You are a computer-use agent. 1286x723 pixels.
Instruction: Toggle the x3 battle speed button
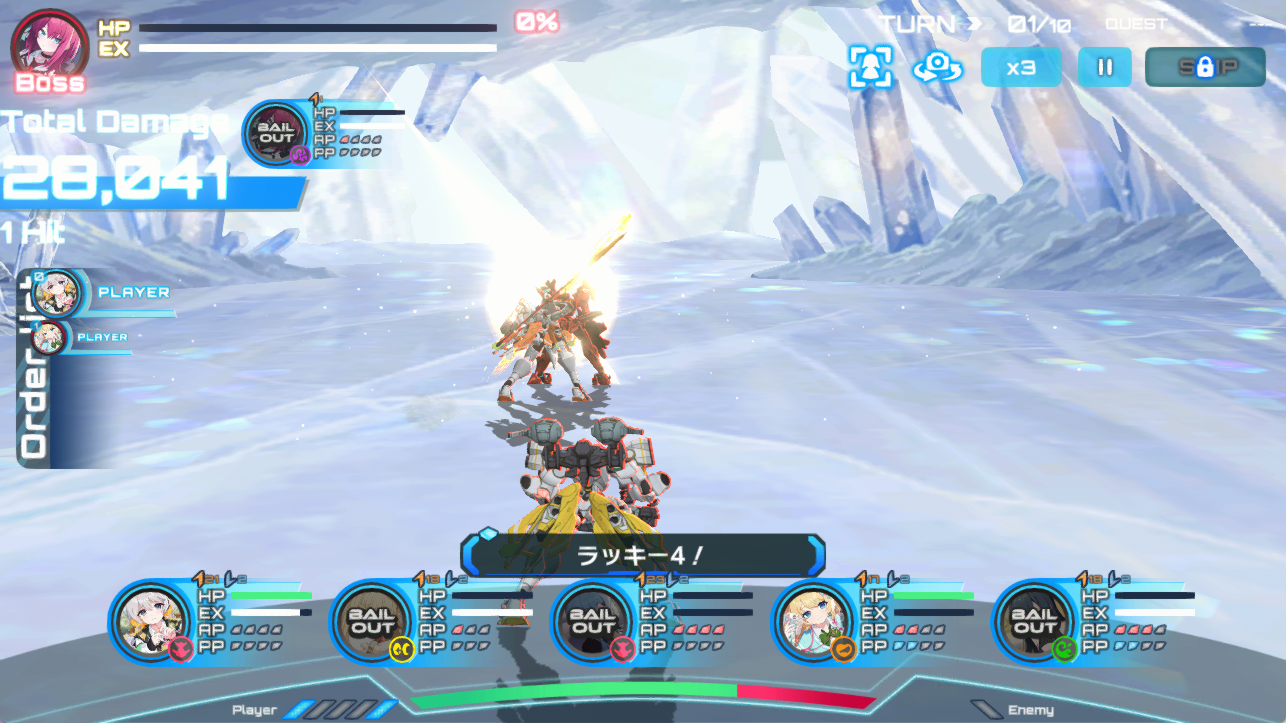point(1020,68)
